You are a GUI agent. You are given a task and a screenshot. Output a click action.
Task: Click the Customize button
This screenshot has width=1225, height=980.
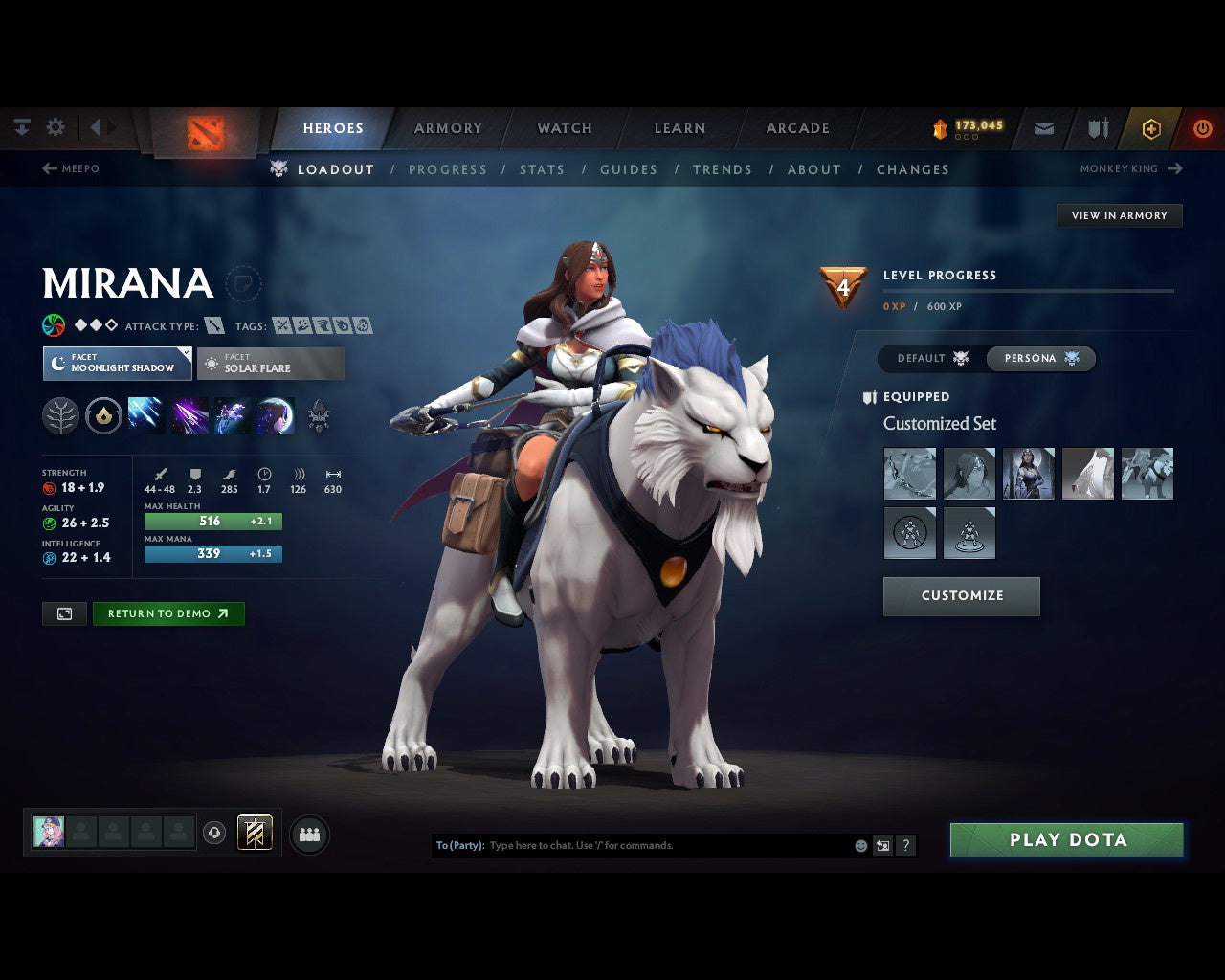tap(962, 595)
